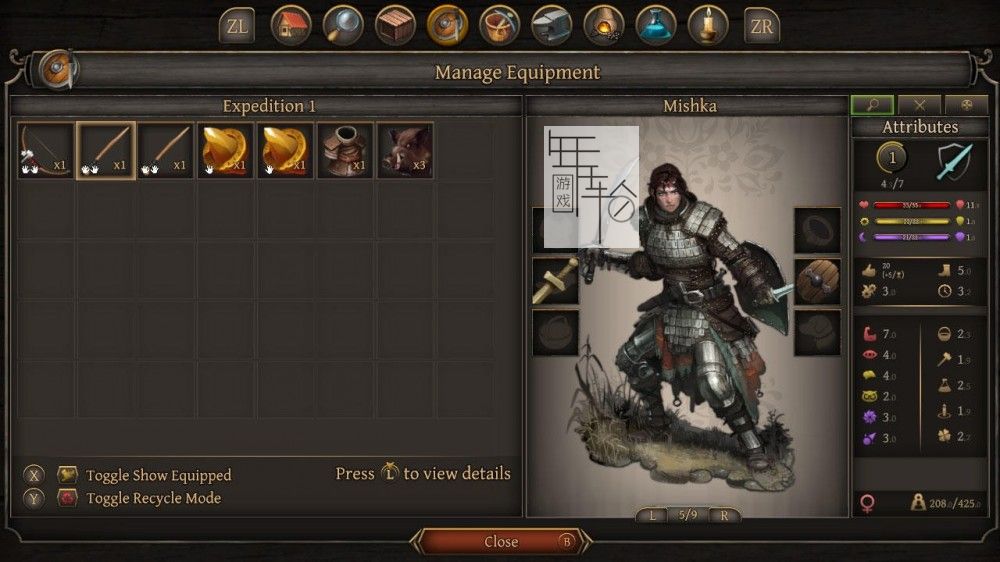The image size is (1000, 562).
Task: Open the house icon in the top bar
Action: click(x=291, y=26)
